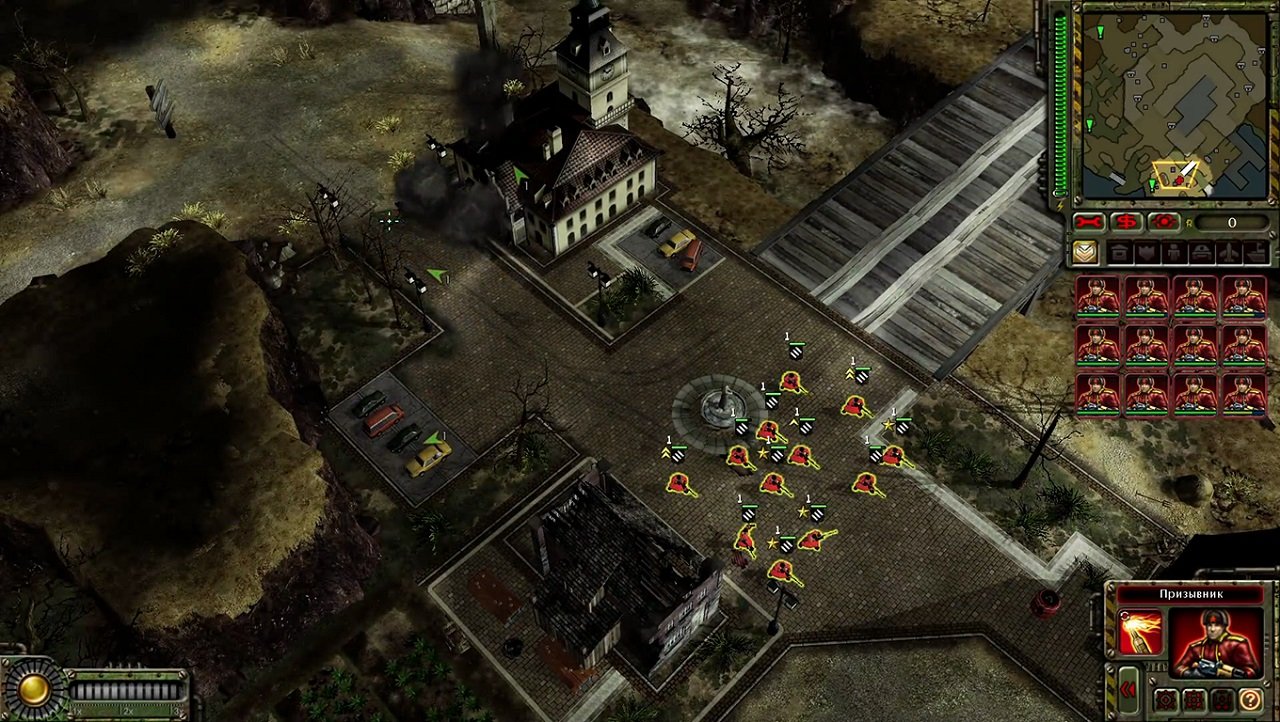Click the question mark help button
Viewport: 1280px width, 722px height.
point(1251,700)
